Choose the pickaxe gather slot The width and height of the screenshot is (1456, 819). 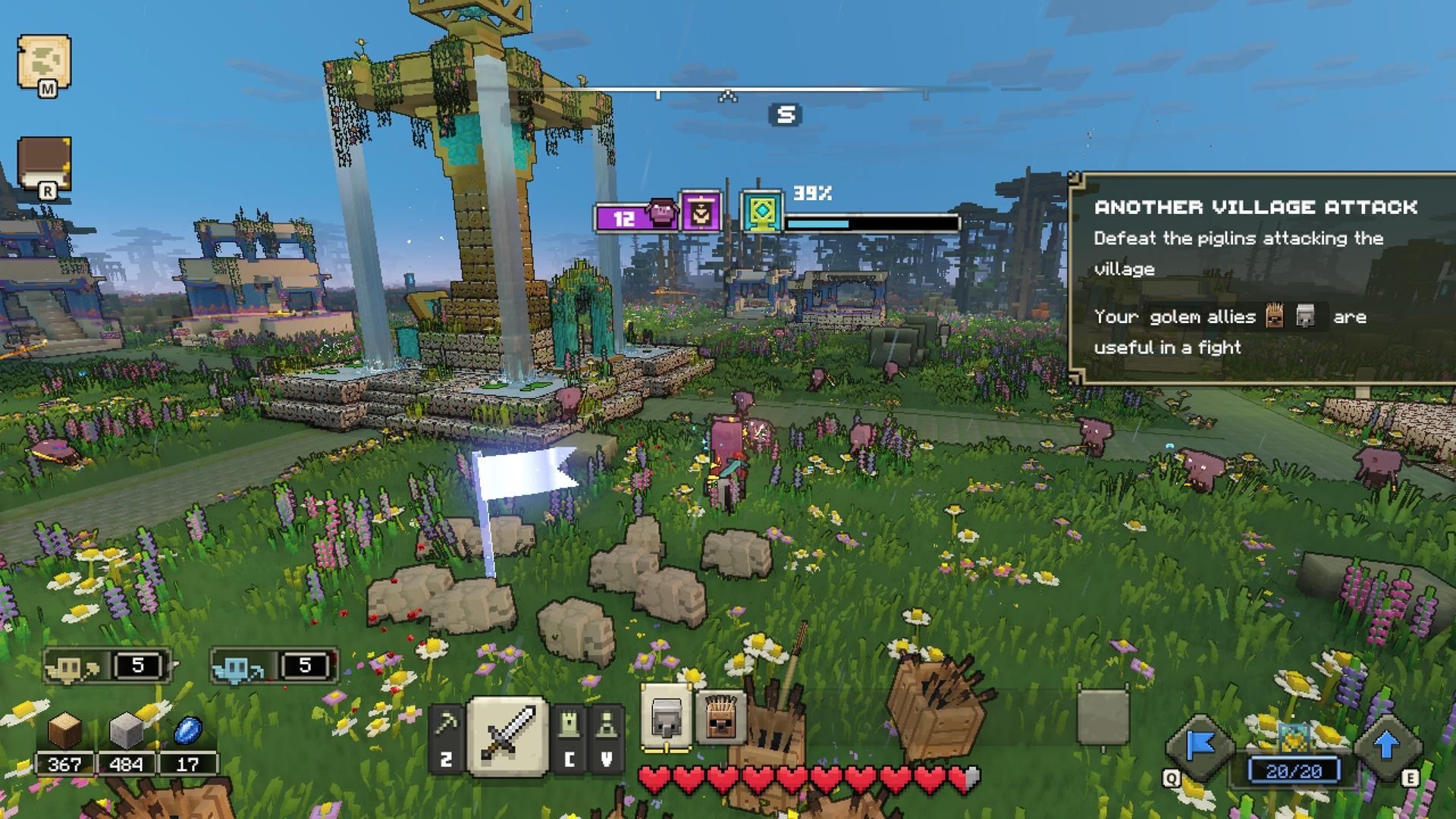[x=447, y=737]
